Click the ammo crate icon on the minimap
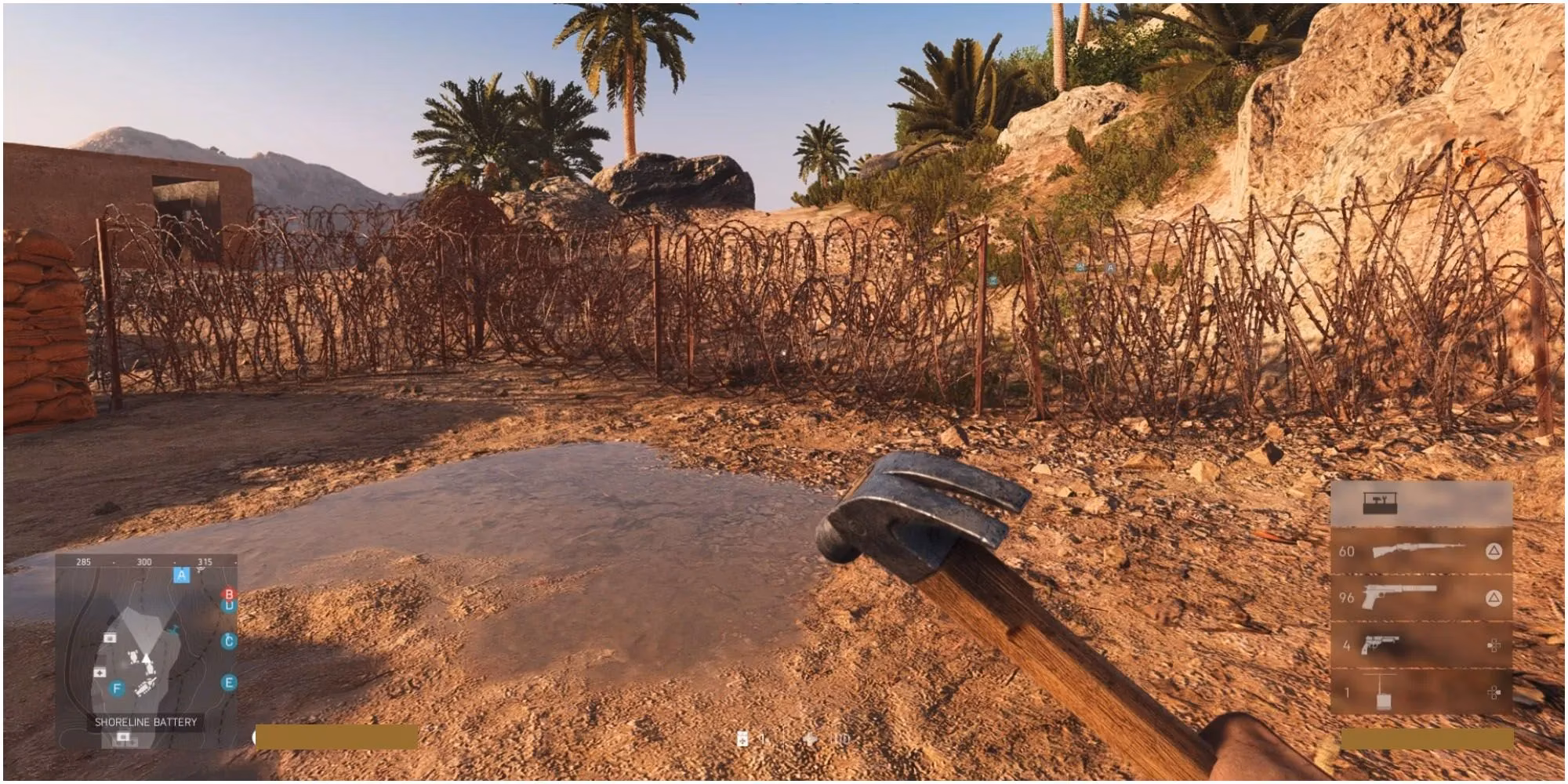The image size is (1568, 784). click(x=110, y=637)
